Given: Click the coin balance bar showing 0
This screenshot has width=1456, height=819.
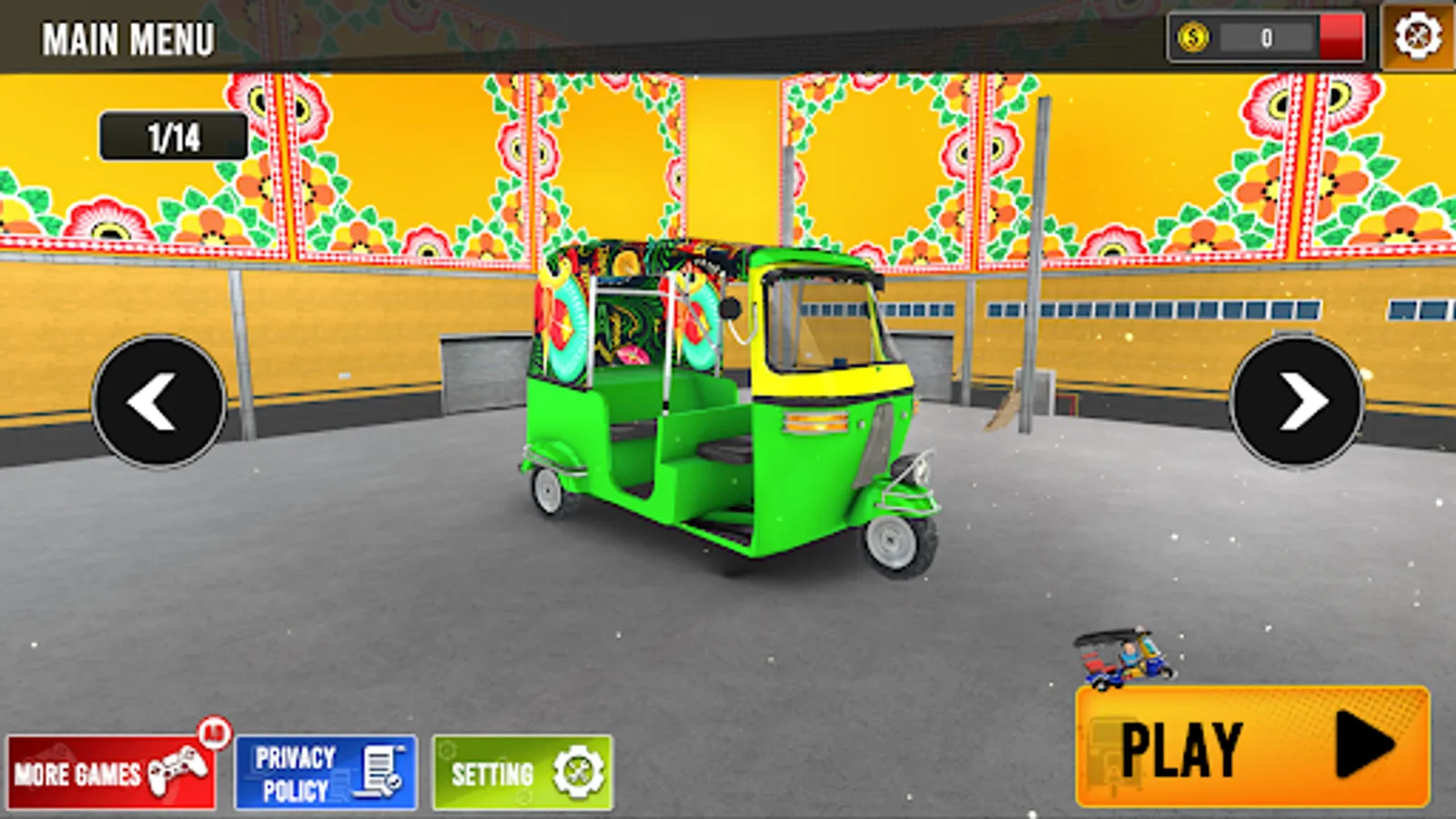Looking at the screenshot, I should pos(1265,38).
